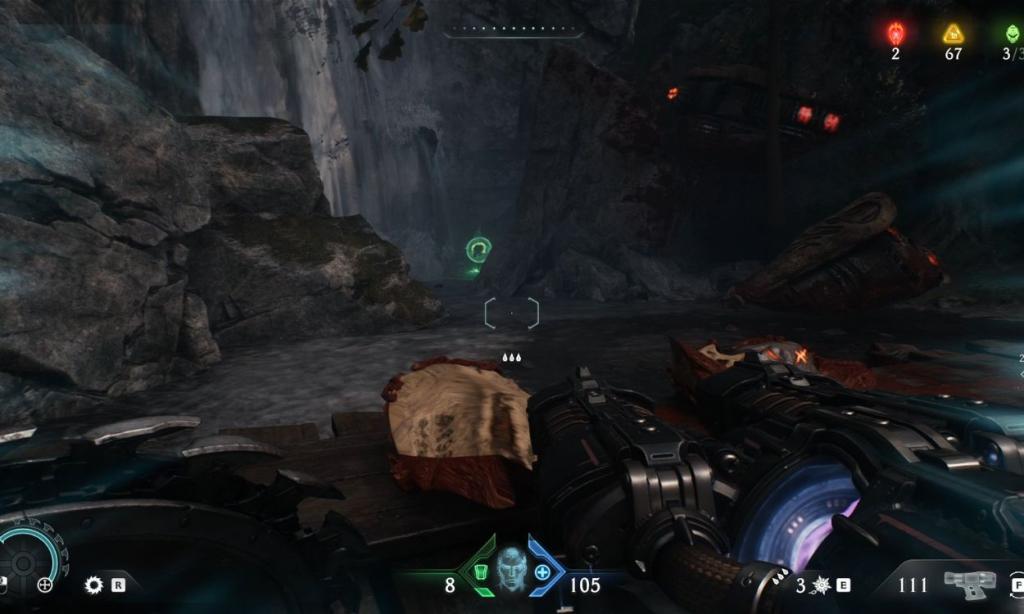This screenshot has height=614, width=1024.
Task: Select the yellow gold currency icon
Action: click(x=952, y=34)
